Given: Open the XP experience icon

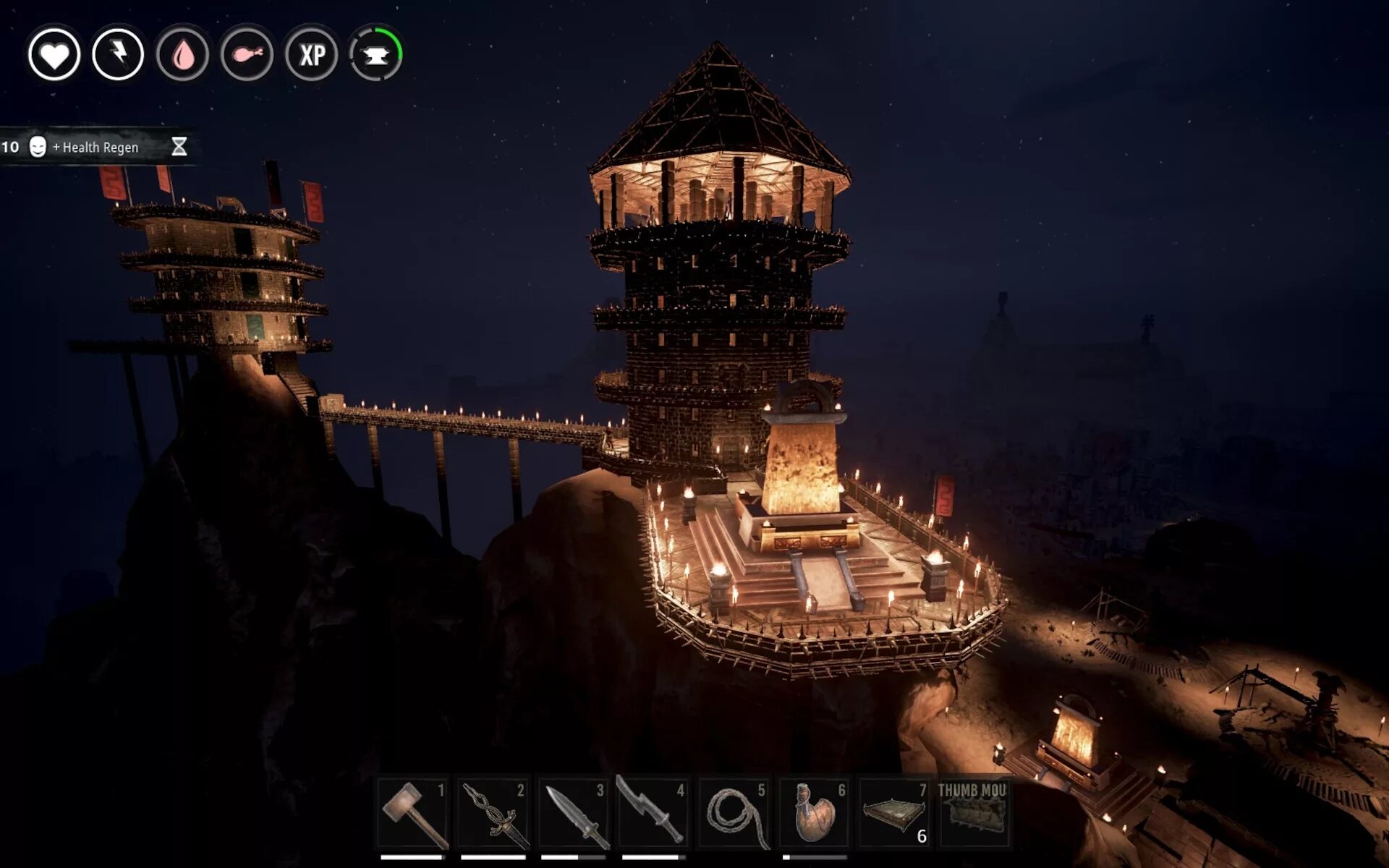Looking at the screenshot, I should coord(312,54).
